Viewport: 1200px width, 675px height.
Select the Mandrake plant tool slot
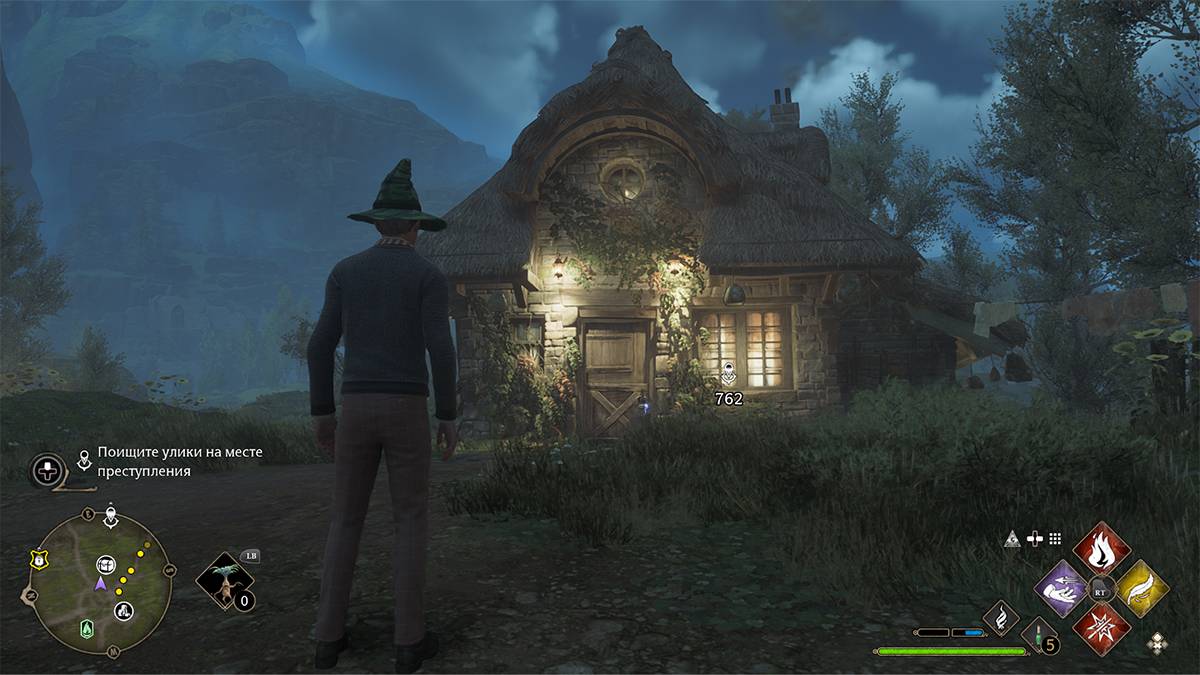(x=224, y=581)
